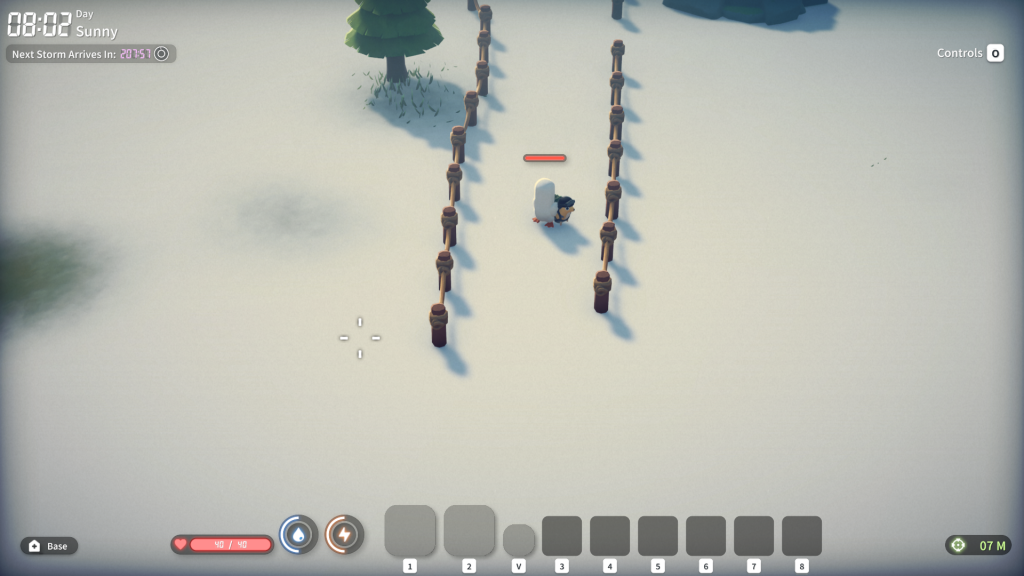
Task: Select the water droplet thirst gauge
Action: coord(298,535)
